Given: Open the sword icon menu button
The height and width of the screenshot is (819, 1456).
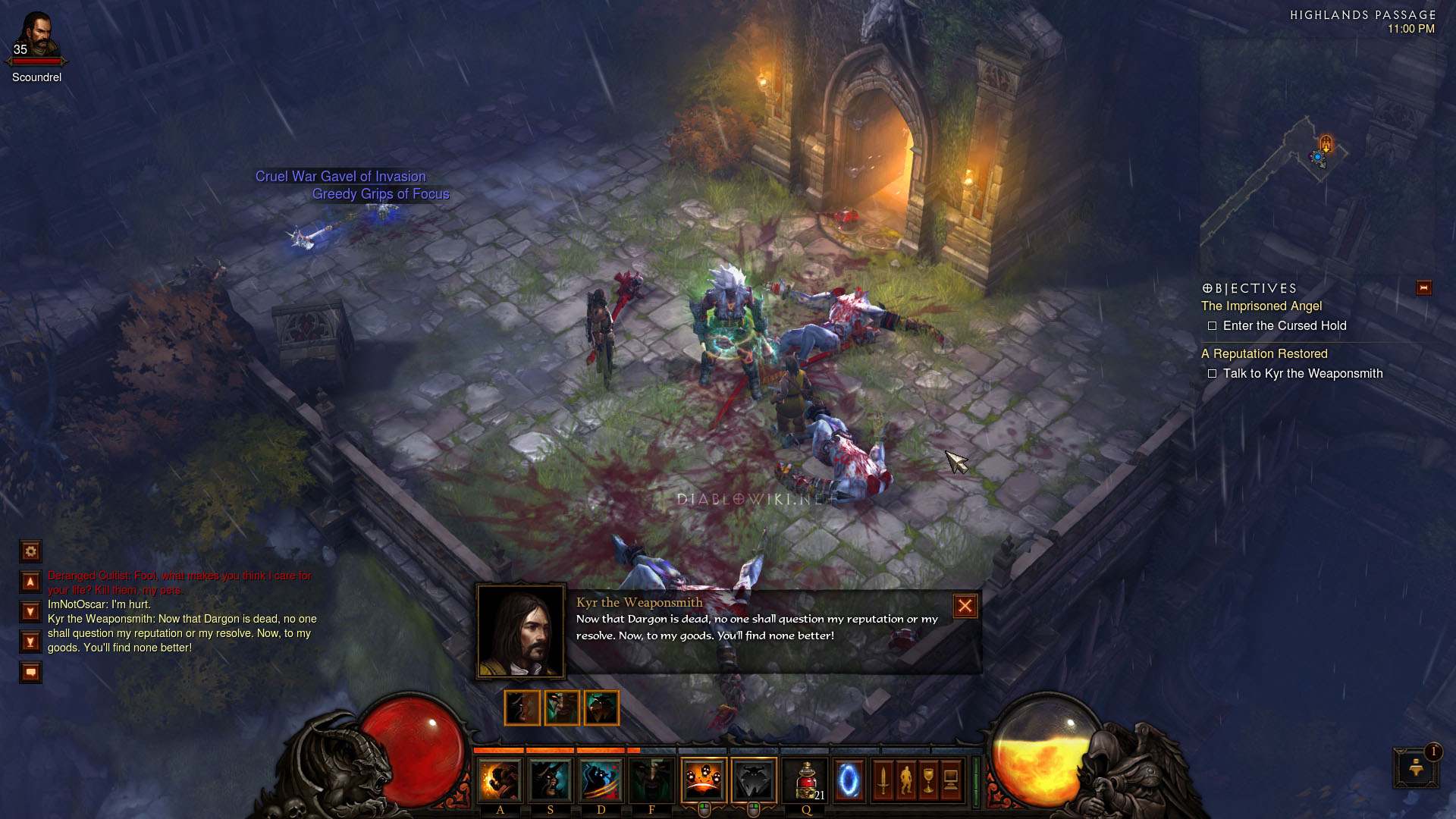Looking at the screenshot, I should click(883, 780).
